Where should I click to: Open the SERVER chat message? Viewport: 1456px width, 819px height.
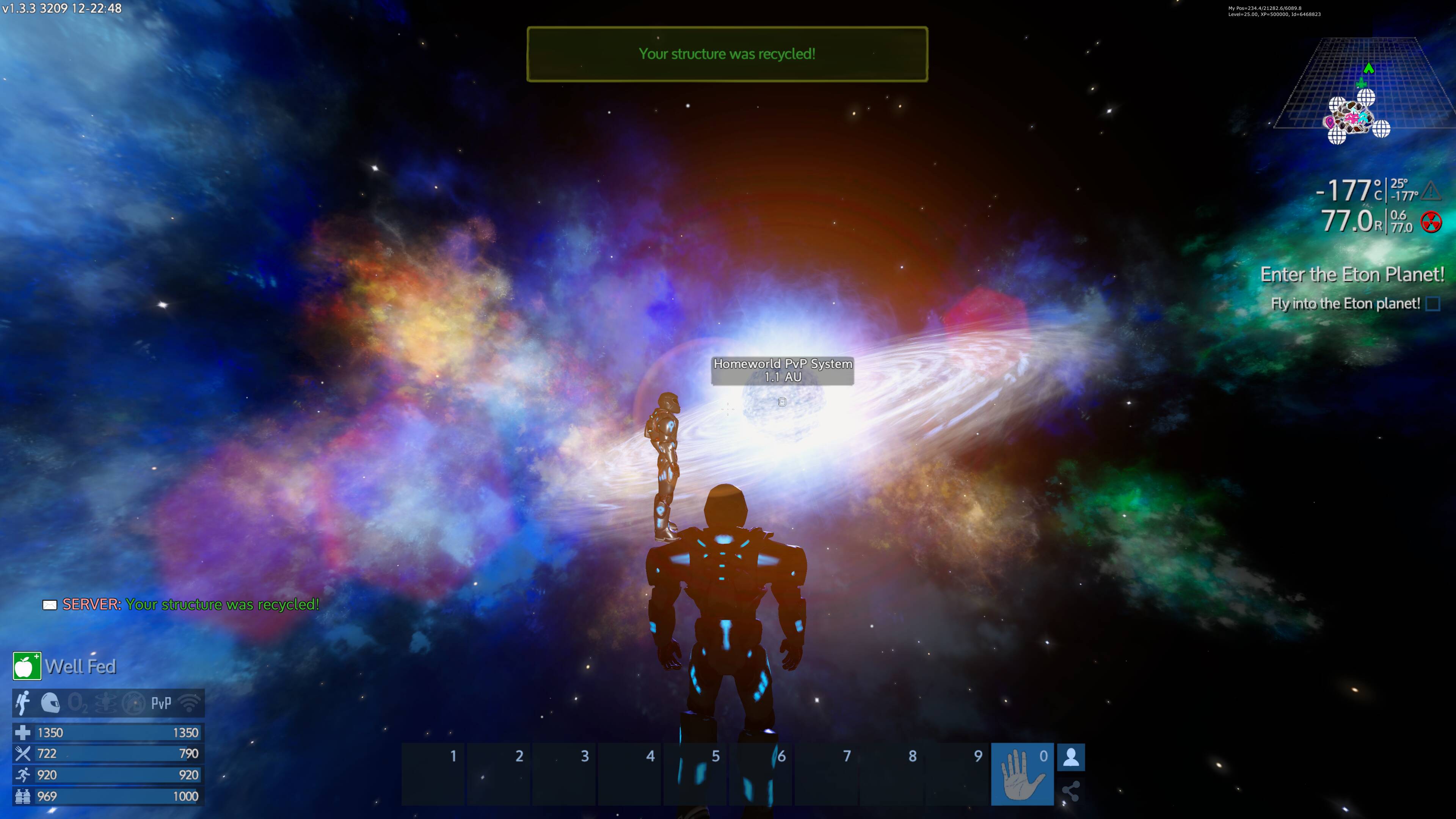pyautogui.click(x=191, y=604)
